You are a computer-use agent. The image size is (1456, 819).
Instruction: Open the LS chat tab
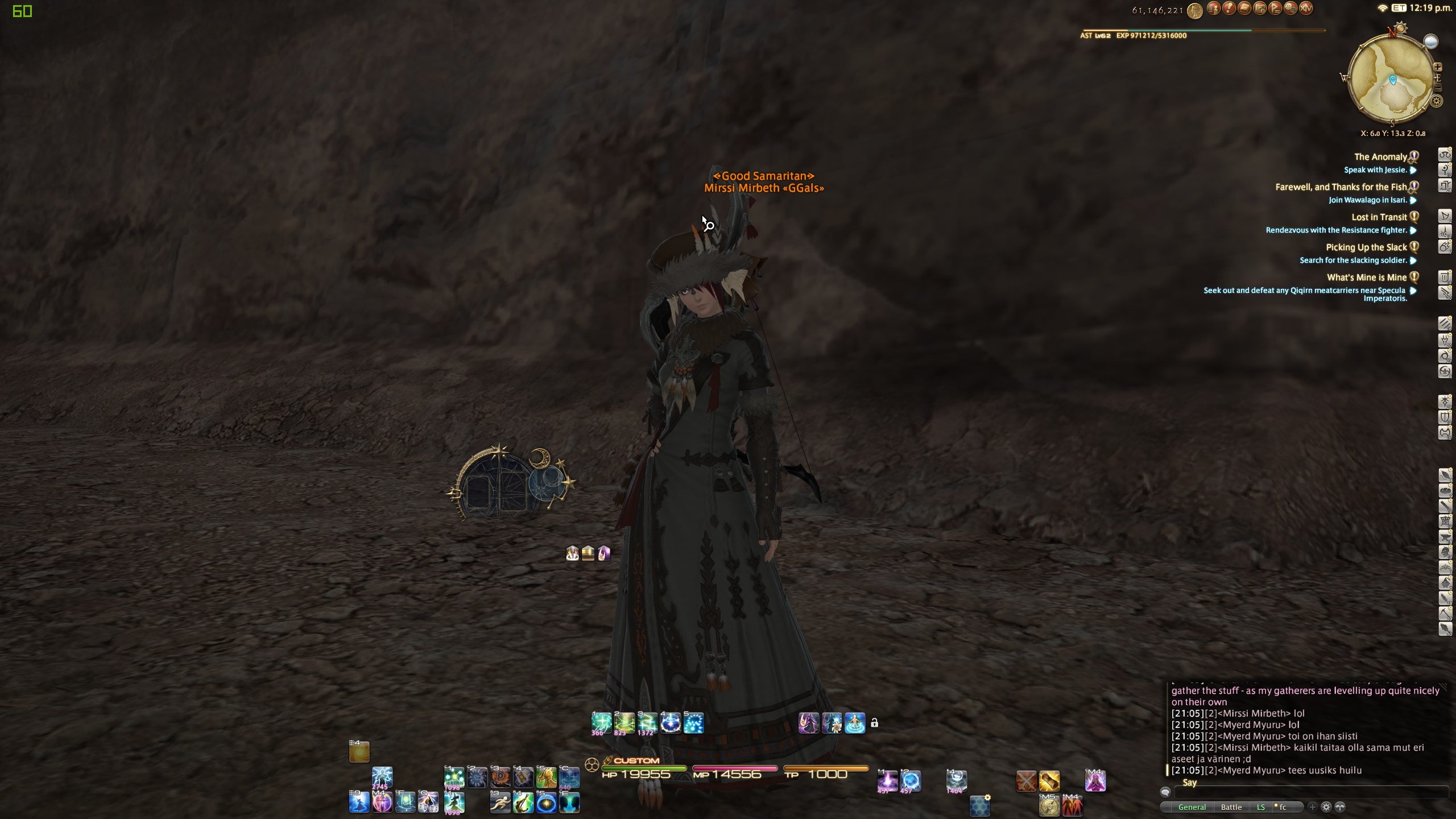click(1260, 807)
